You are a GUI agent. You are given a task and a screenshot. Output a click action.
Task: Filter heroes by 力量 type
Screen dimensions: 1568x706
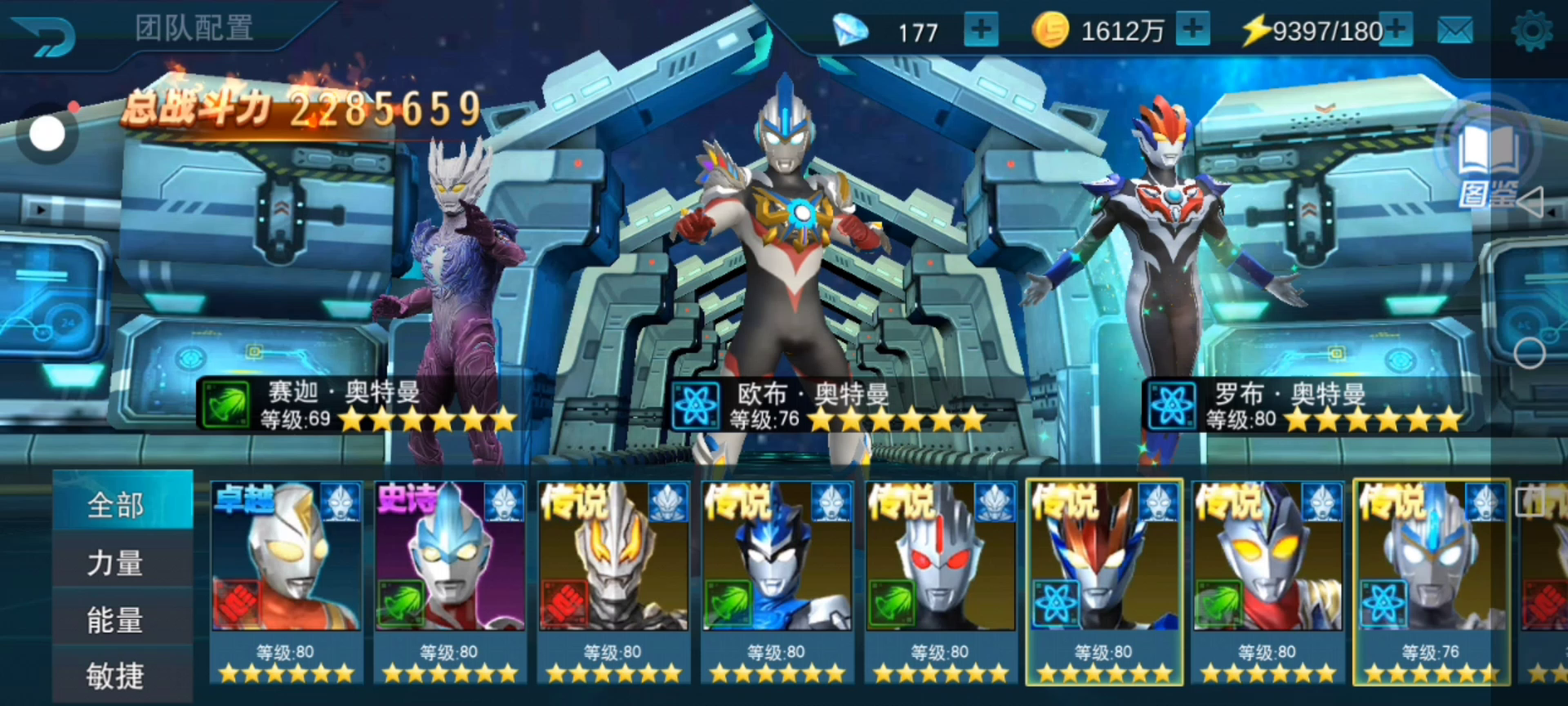click(x=116, y=563)
